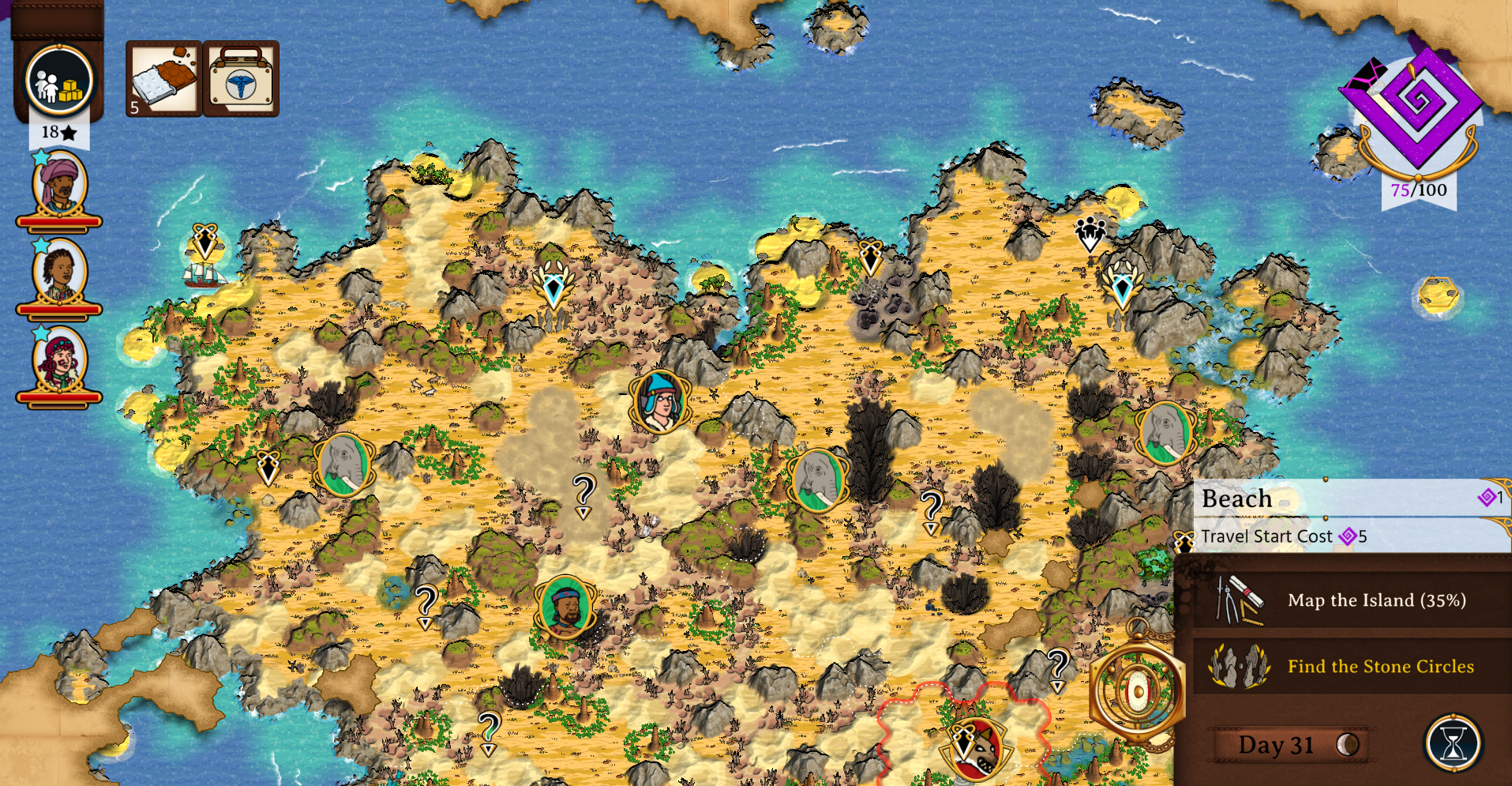This screenshot has height=786, width=1512.
Task: Select the bearded man portrait on map
Action: [x=565, y=607]
